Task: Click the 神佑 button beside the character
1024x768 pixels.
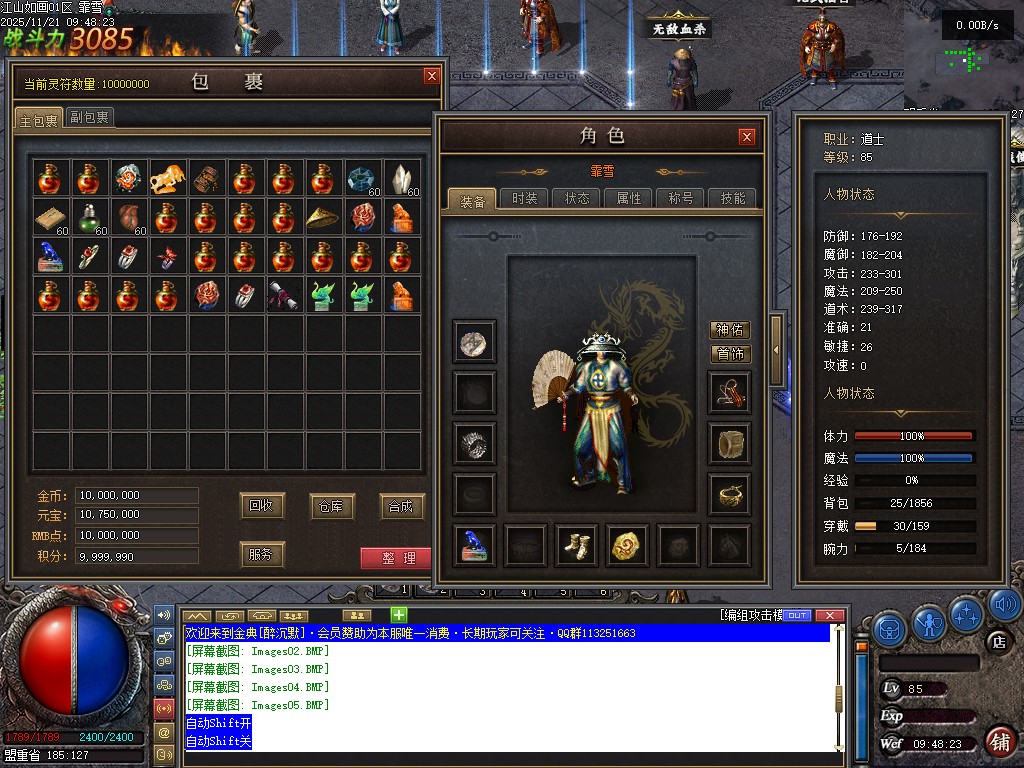Action: click(730, 330)
